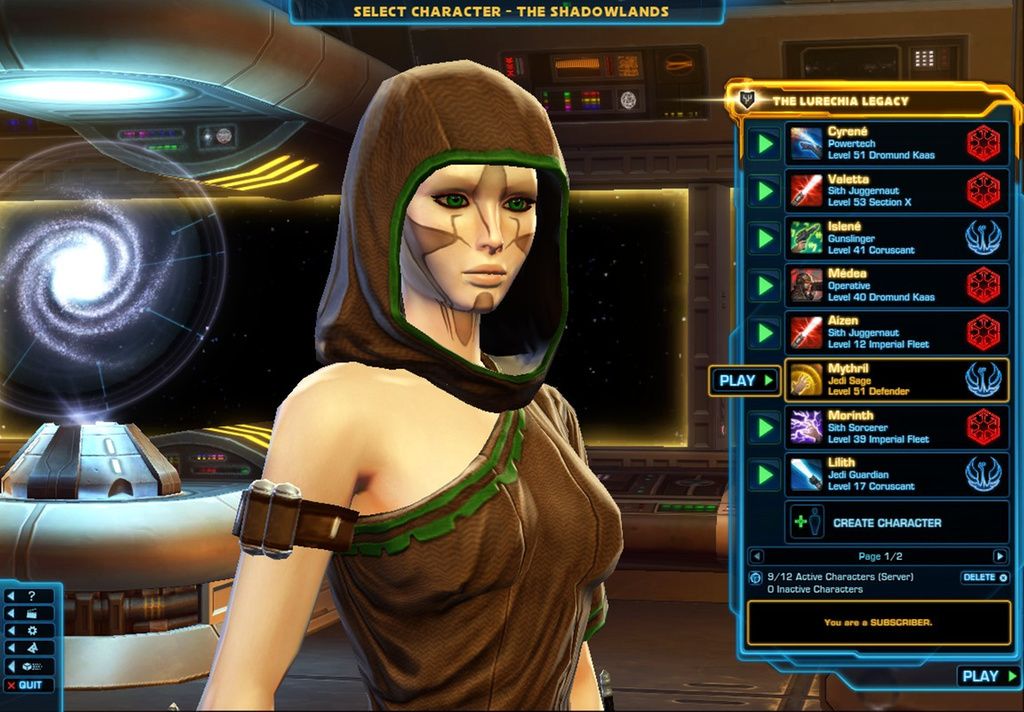Go to the previous character page
Viewport: 1024px width, 712px height.
[756, 556]
